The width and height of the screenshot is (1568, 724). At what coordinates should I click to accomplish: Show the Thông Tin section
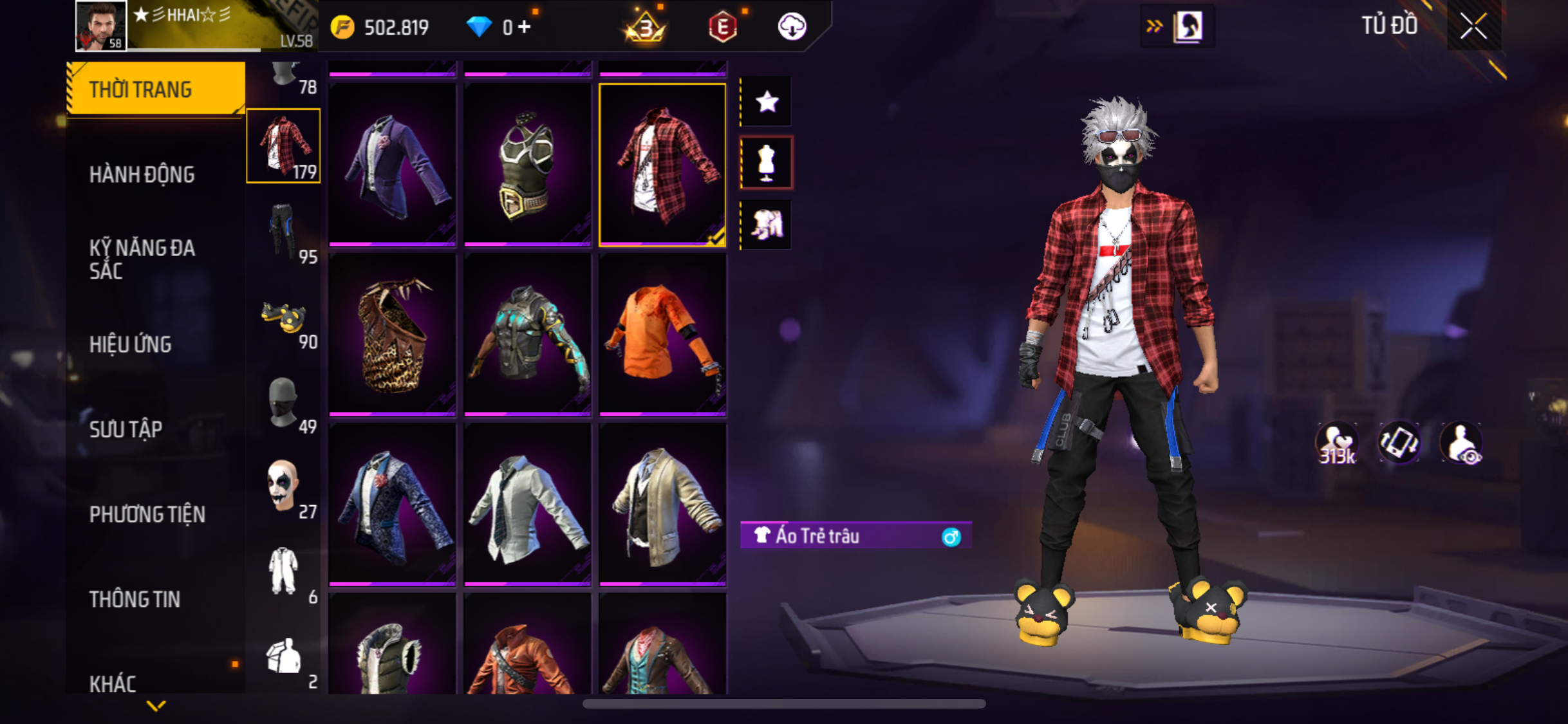coord(135,599)
